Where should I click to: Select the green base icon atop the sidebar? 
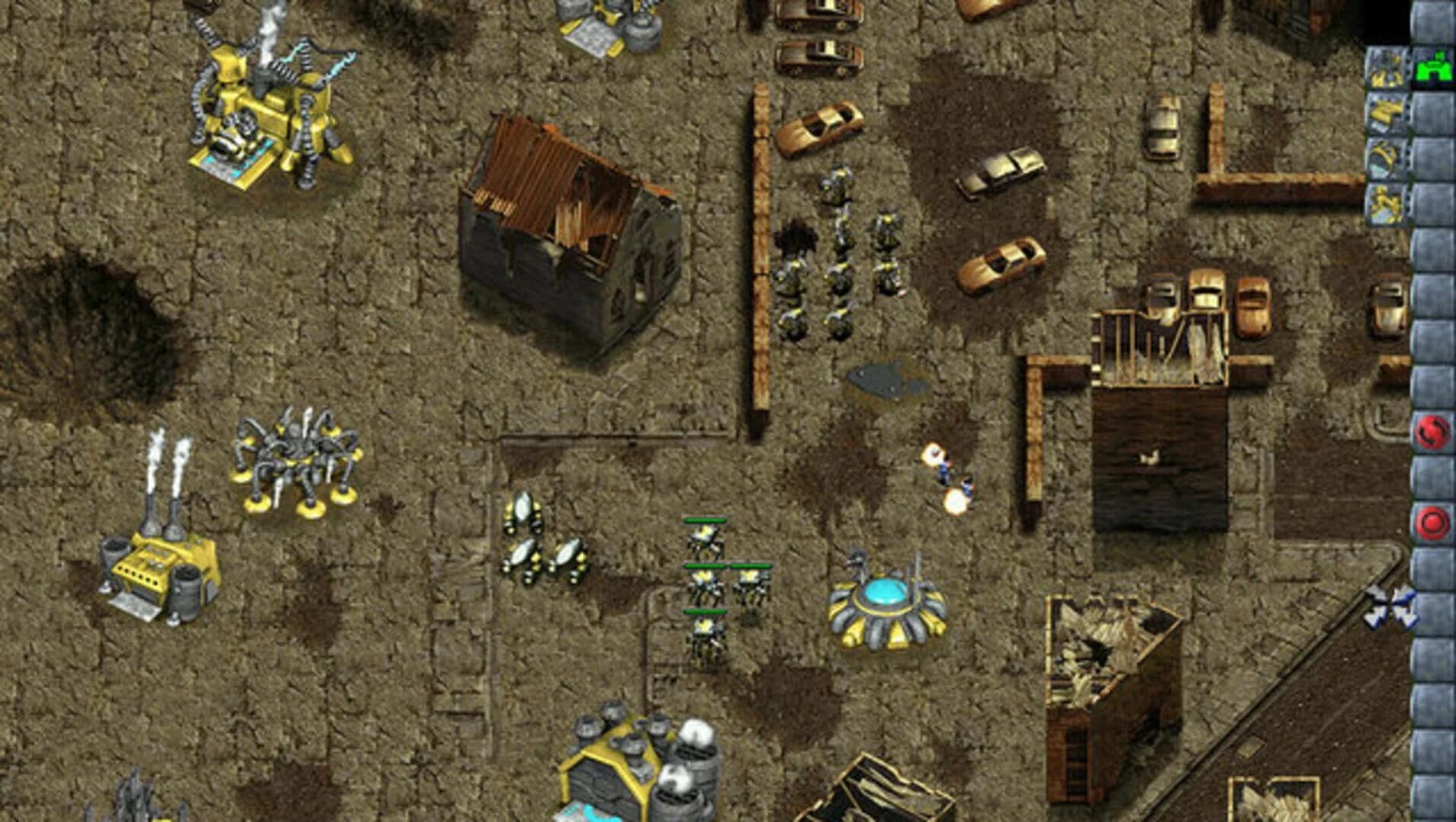point(1435,68)
